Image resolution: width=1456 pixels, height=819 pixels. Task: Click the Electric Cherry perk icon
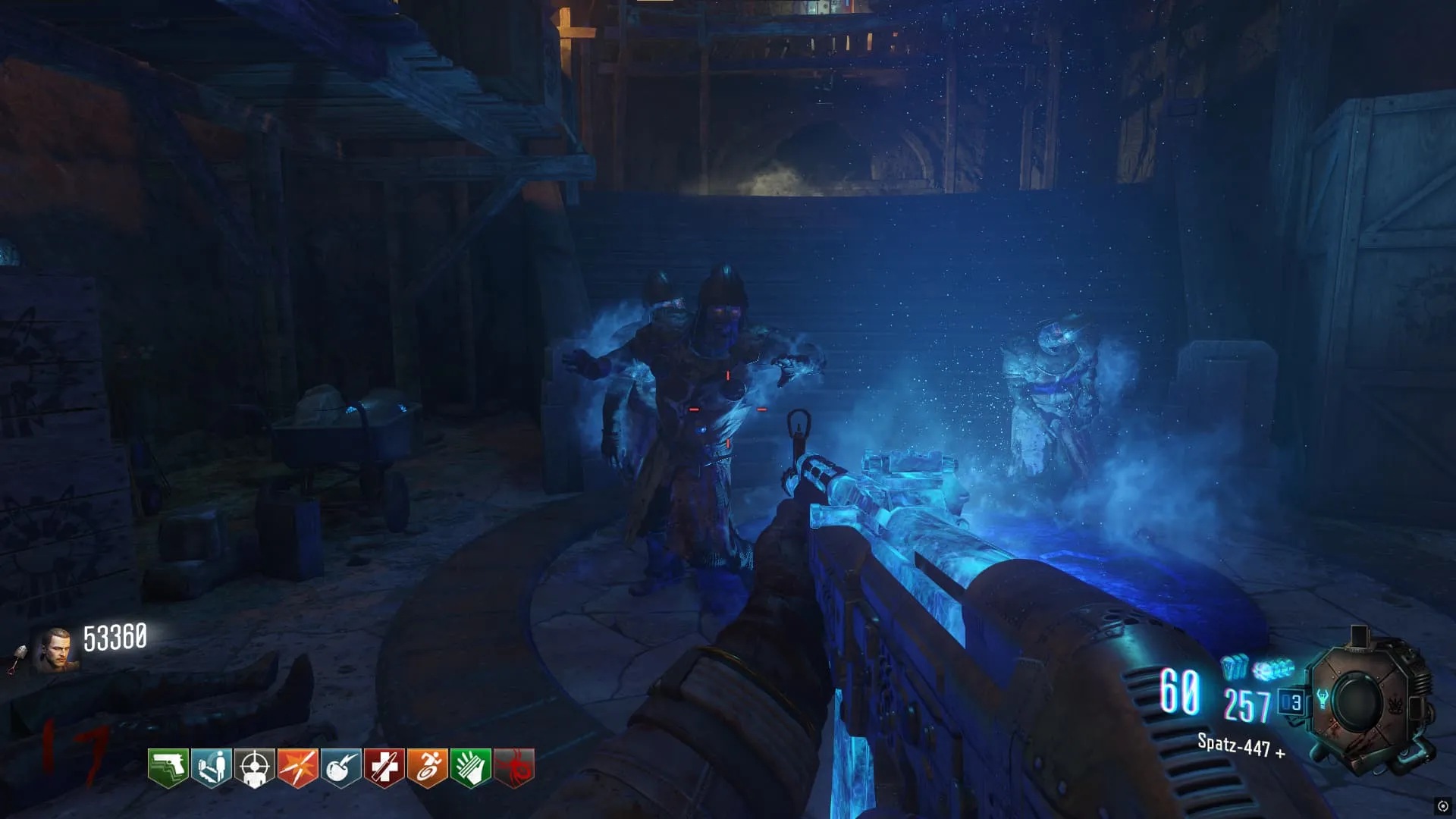click(x=341, y=768)
